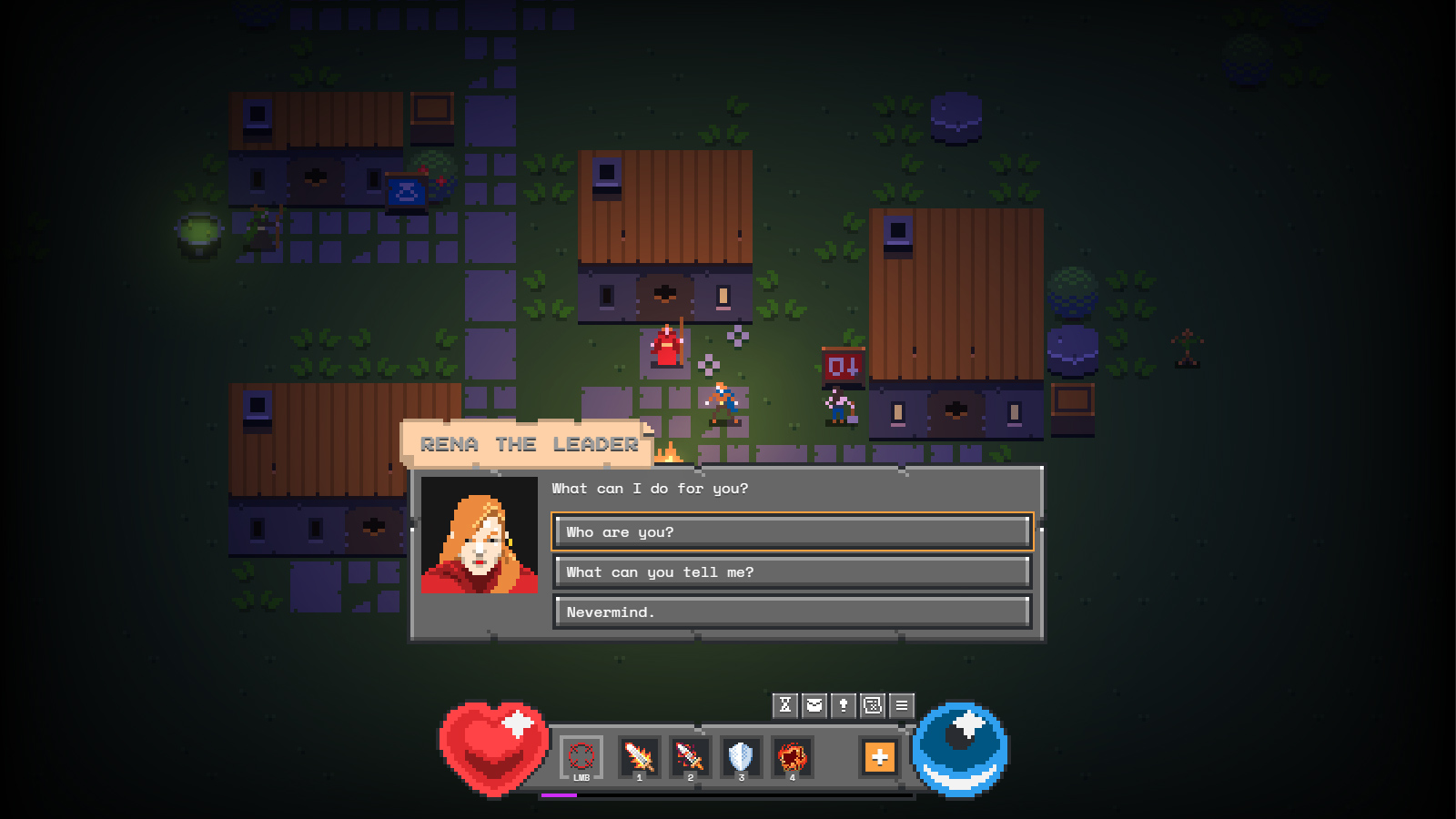Click the exclamation mark notification icon
The image size is (1456, 819).
point(842,704)
